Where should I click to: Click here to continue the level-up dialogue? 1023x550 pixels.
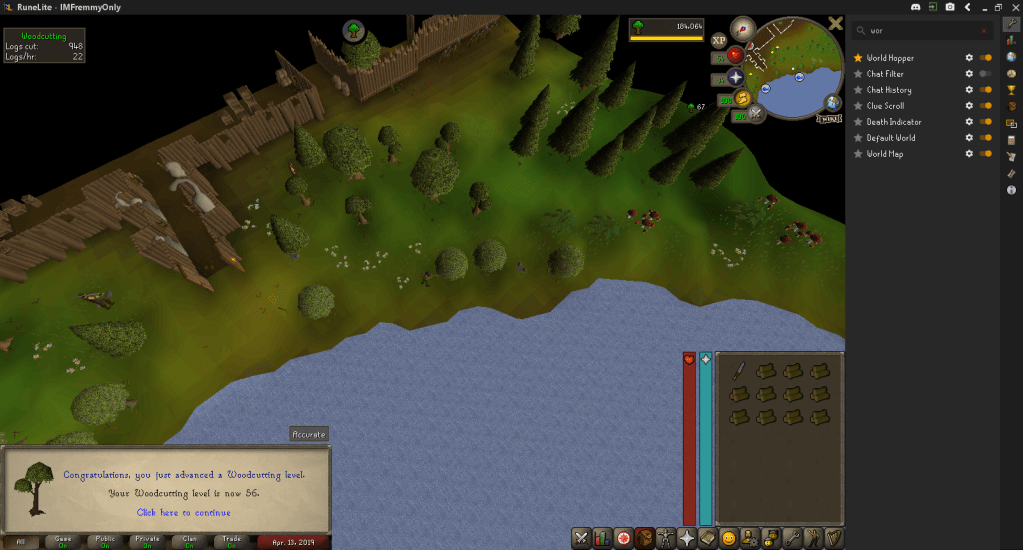pos(183,513)
